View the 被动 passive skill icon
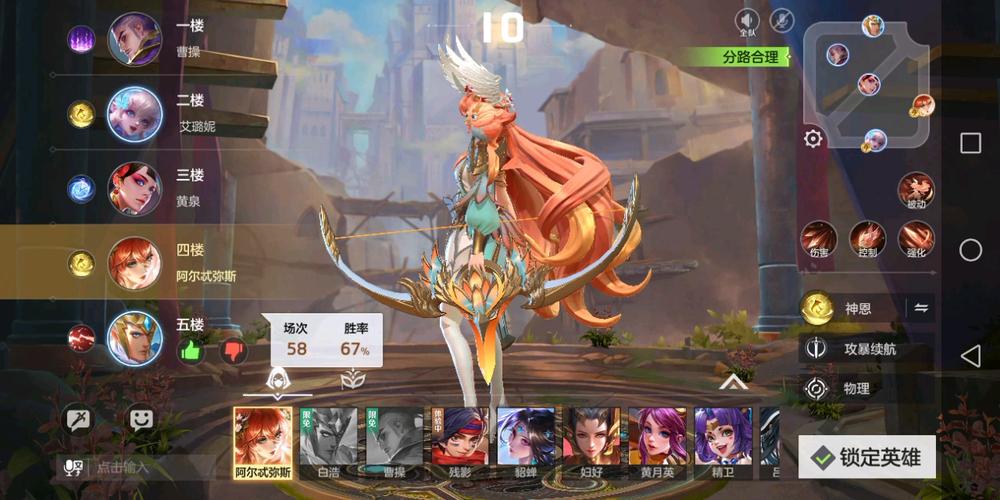 pos(915,189)
